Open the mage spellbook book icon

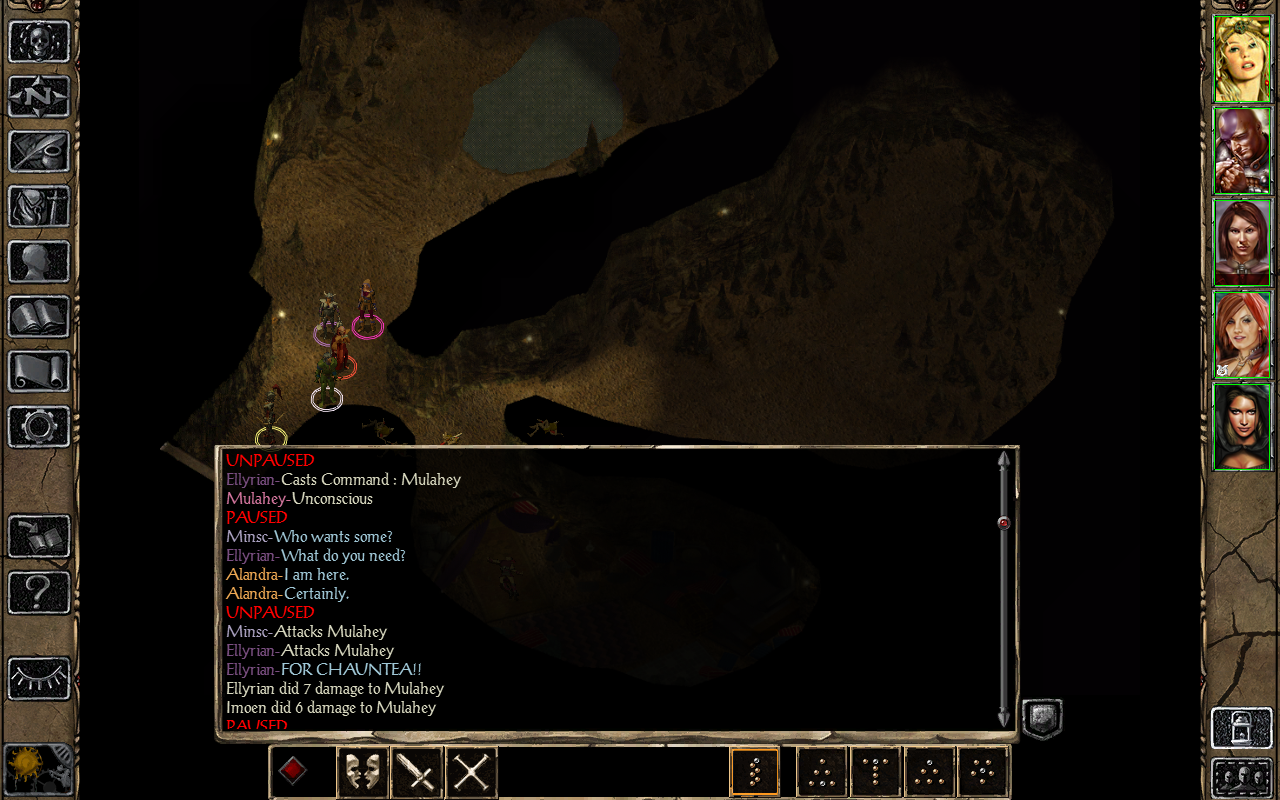39,317
